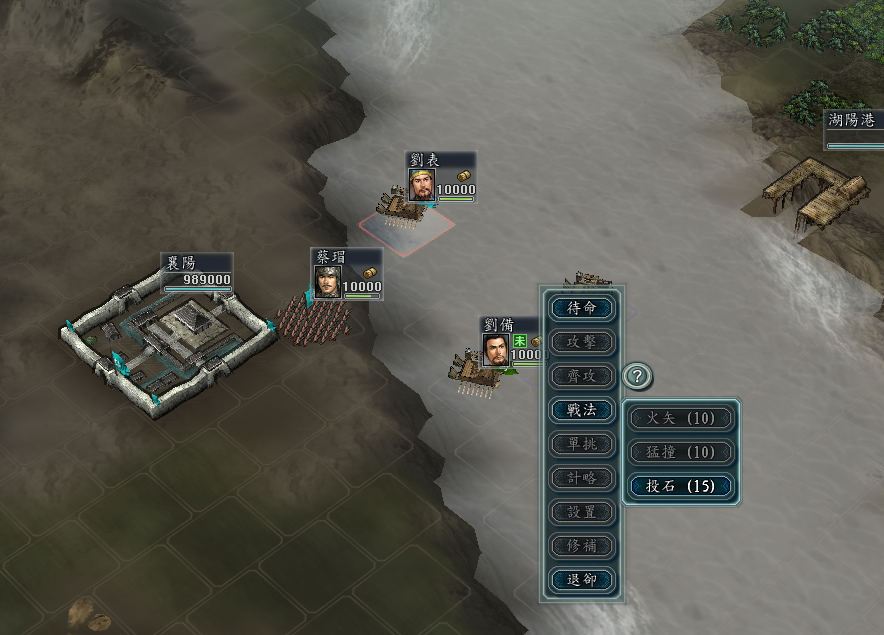The height and width of the screenshot is (635, 884).
Task: Open the 計略 stratagem command
Action: pos(582,478)
